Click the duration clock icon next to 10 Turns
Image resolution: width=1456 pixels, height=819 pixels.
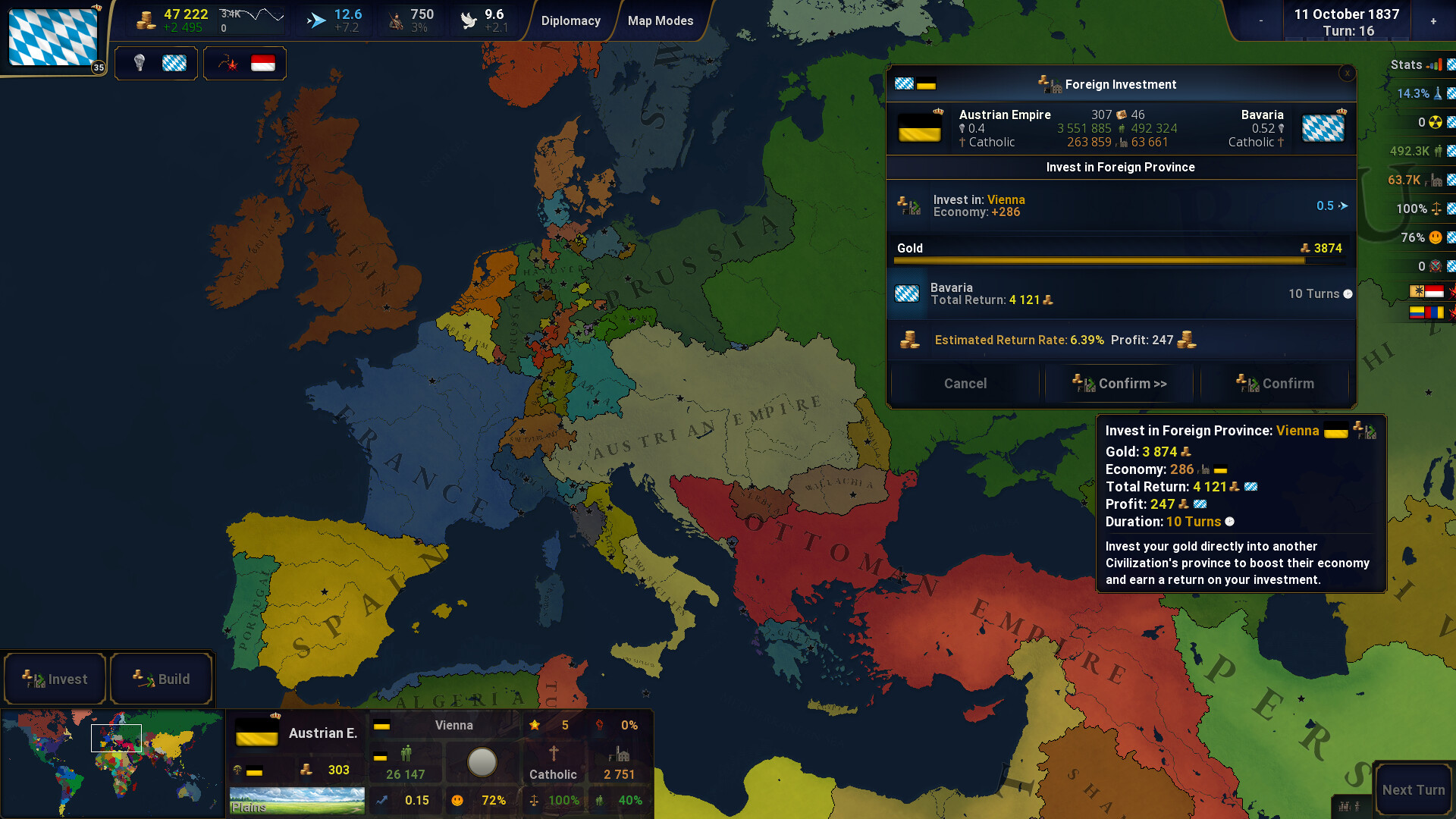[x=1348, y=293]
